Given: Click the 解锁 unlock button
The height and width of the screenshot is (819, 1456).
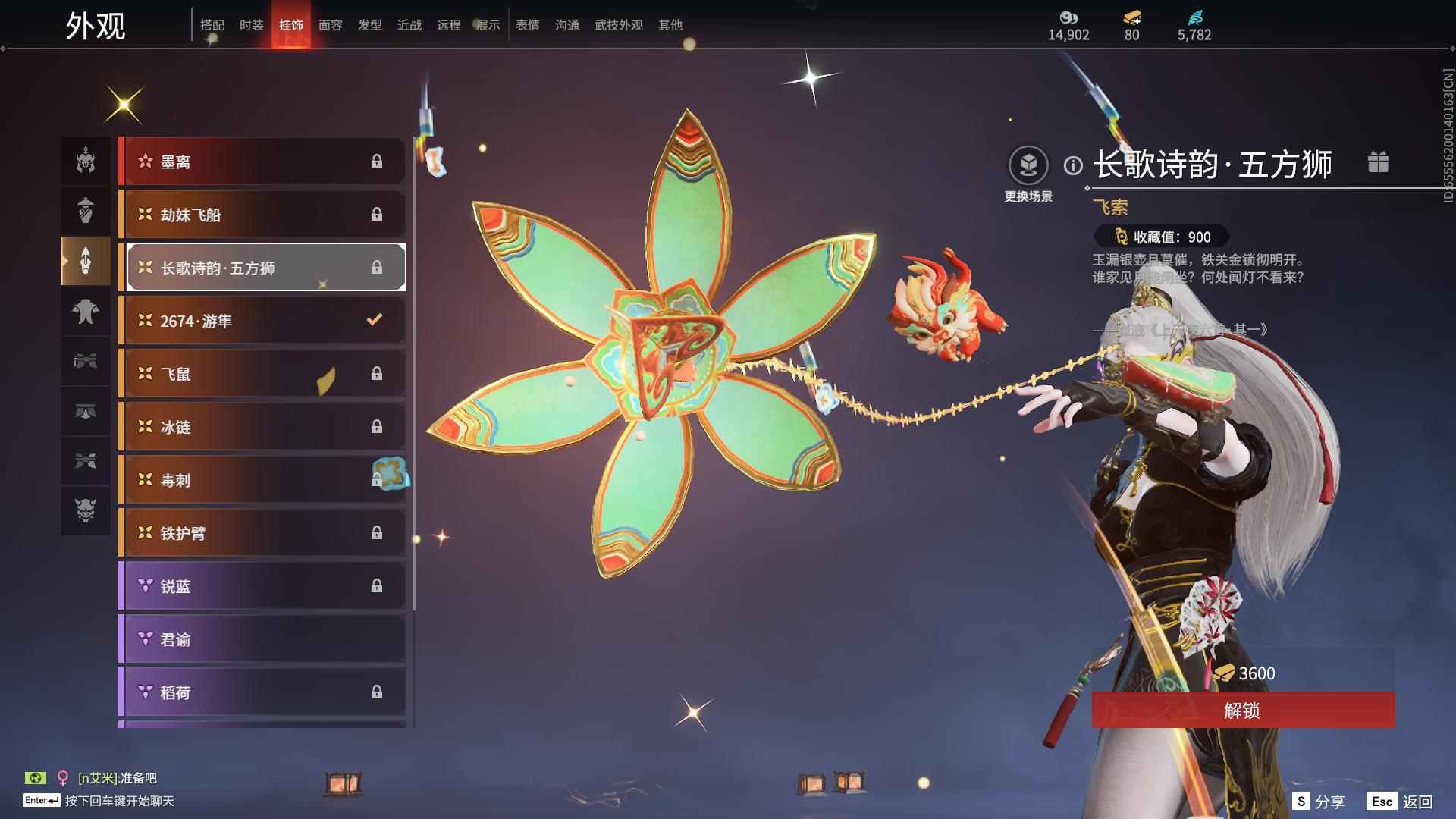Looking at the screenshot, I should 1242,711.
